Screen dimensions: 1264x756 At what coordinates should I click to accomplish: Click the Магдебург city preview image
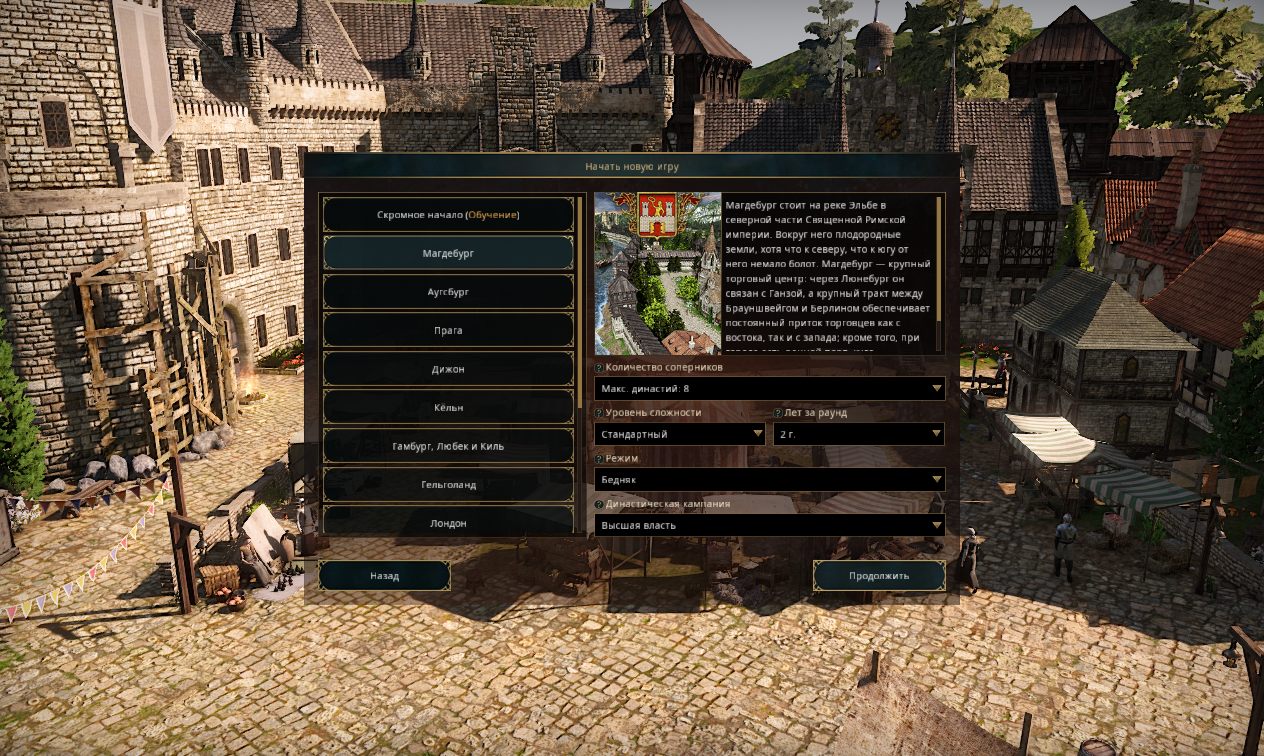coord(657,273)
